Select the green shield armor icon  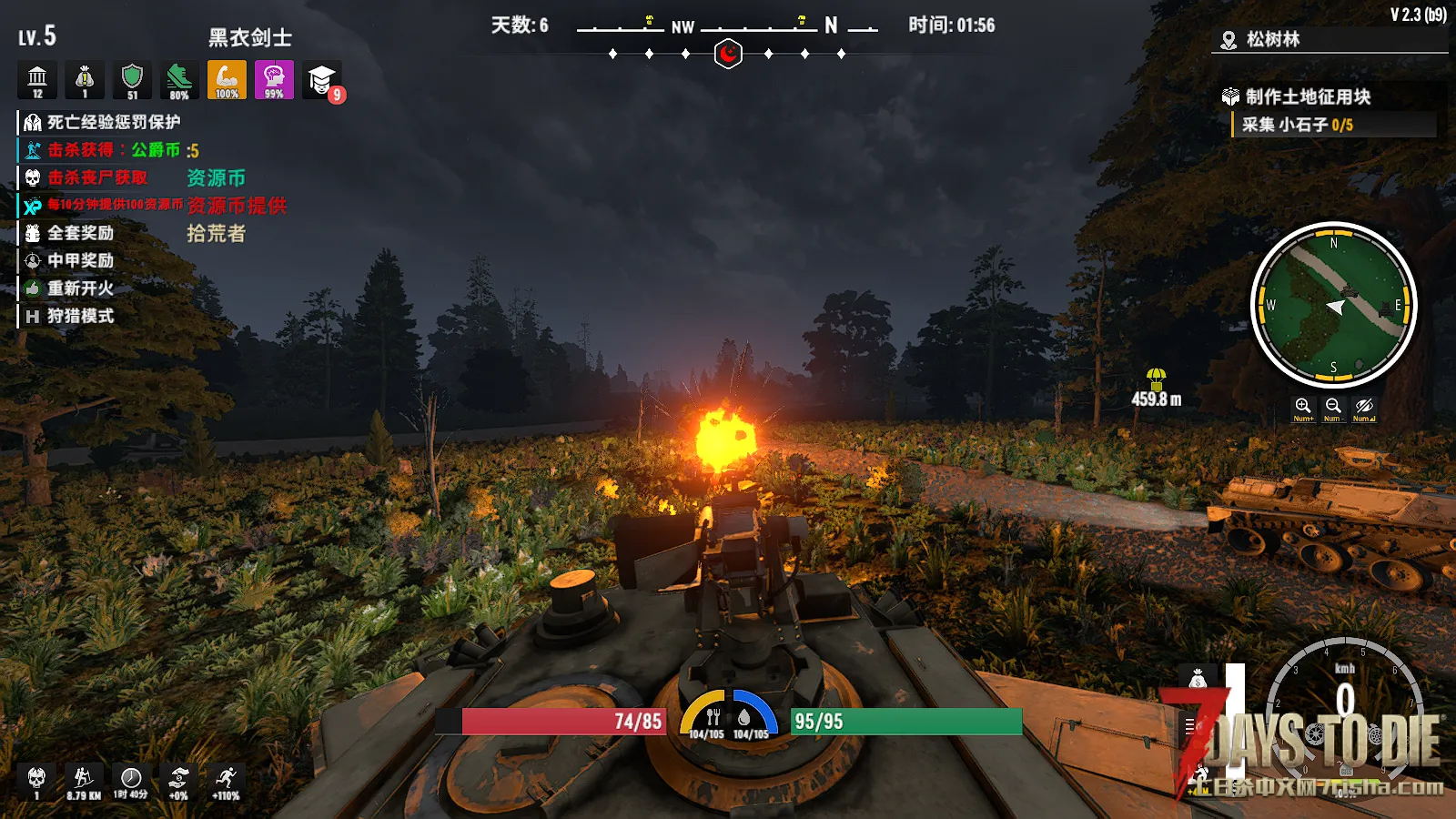tap(132, 79)
